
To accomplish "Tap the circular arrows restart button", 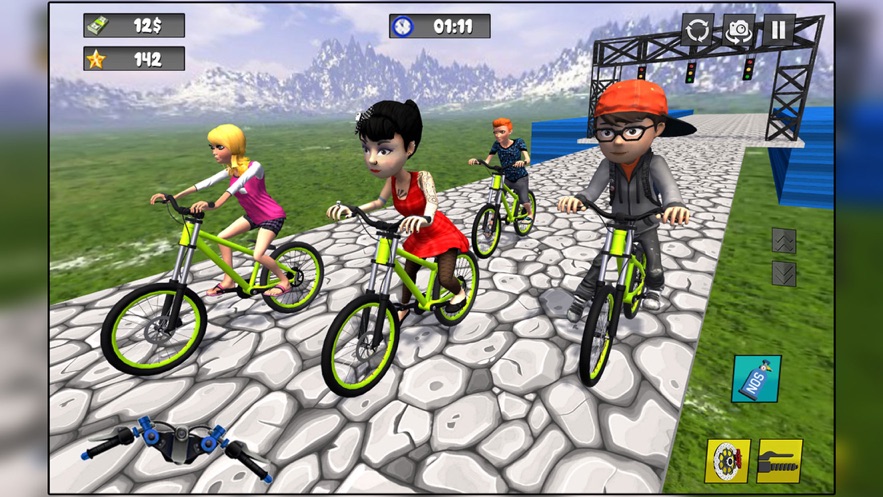I will click(x=698, y=30).
